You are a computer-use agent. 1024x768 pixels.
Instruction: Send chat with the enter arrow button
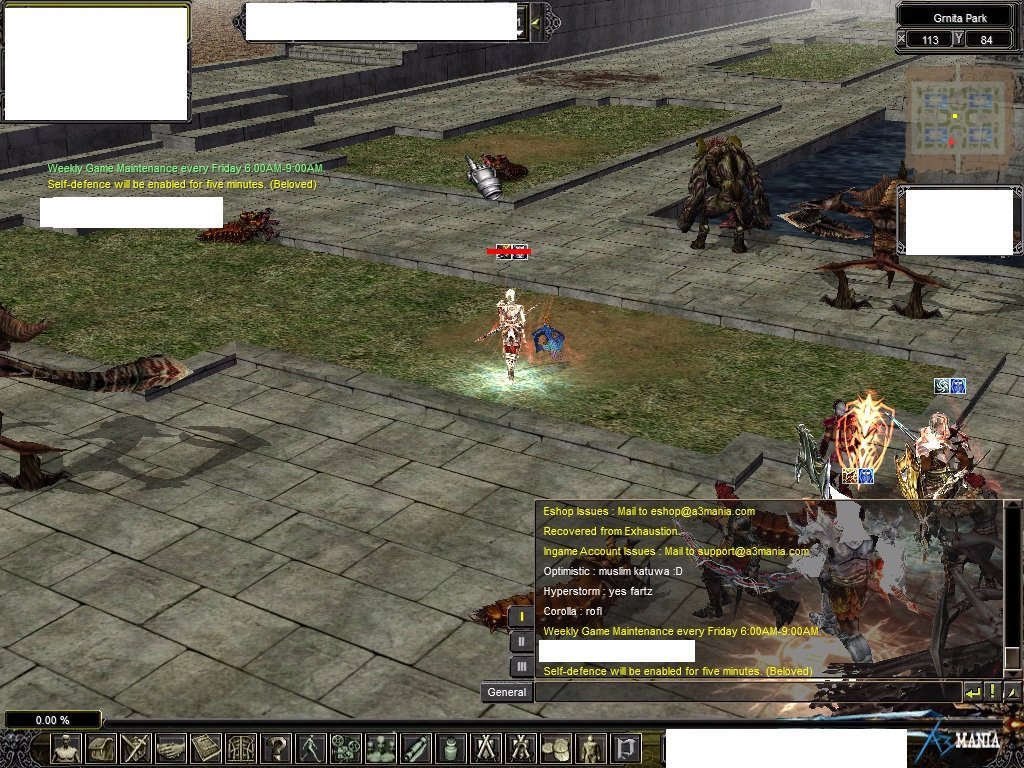tap(973, 691)
